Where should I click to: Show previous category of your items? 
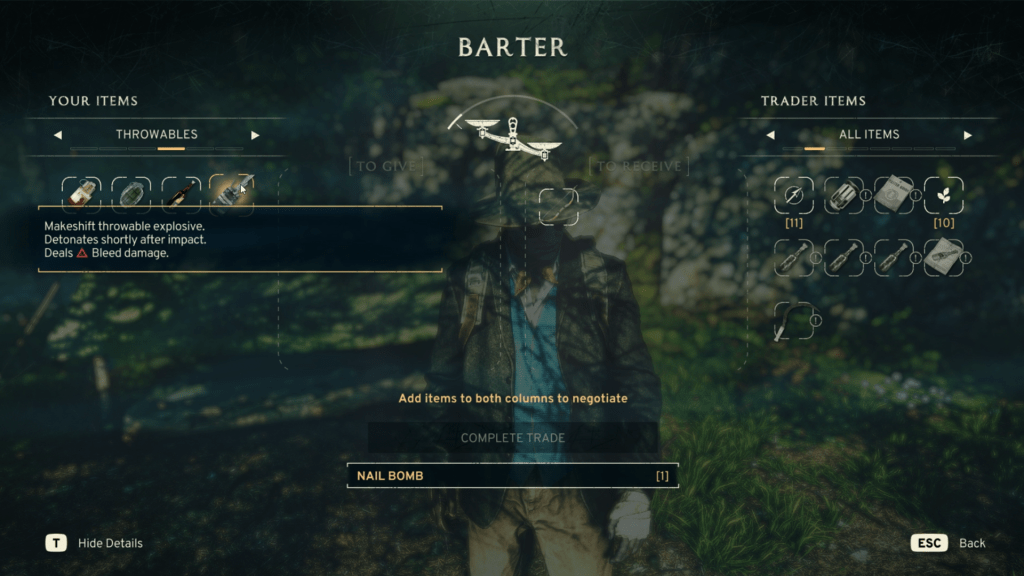point(57,135)
